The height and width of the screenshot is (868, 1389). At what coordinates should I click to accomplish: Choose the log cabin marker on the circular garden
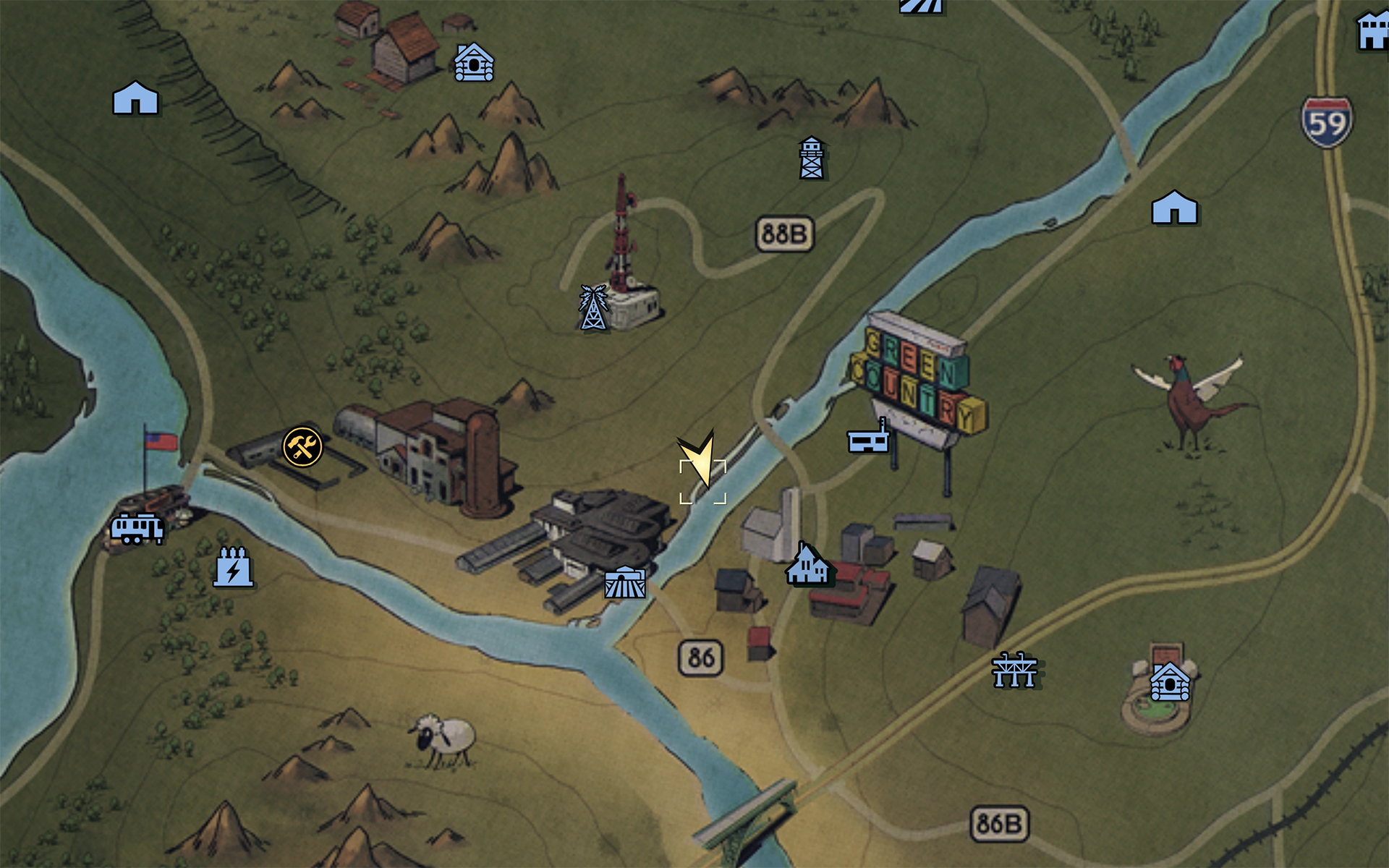point(1169,682)
